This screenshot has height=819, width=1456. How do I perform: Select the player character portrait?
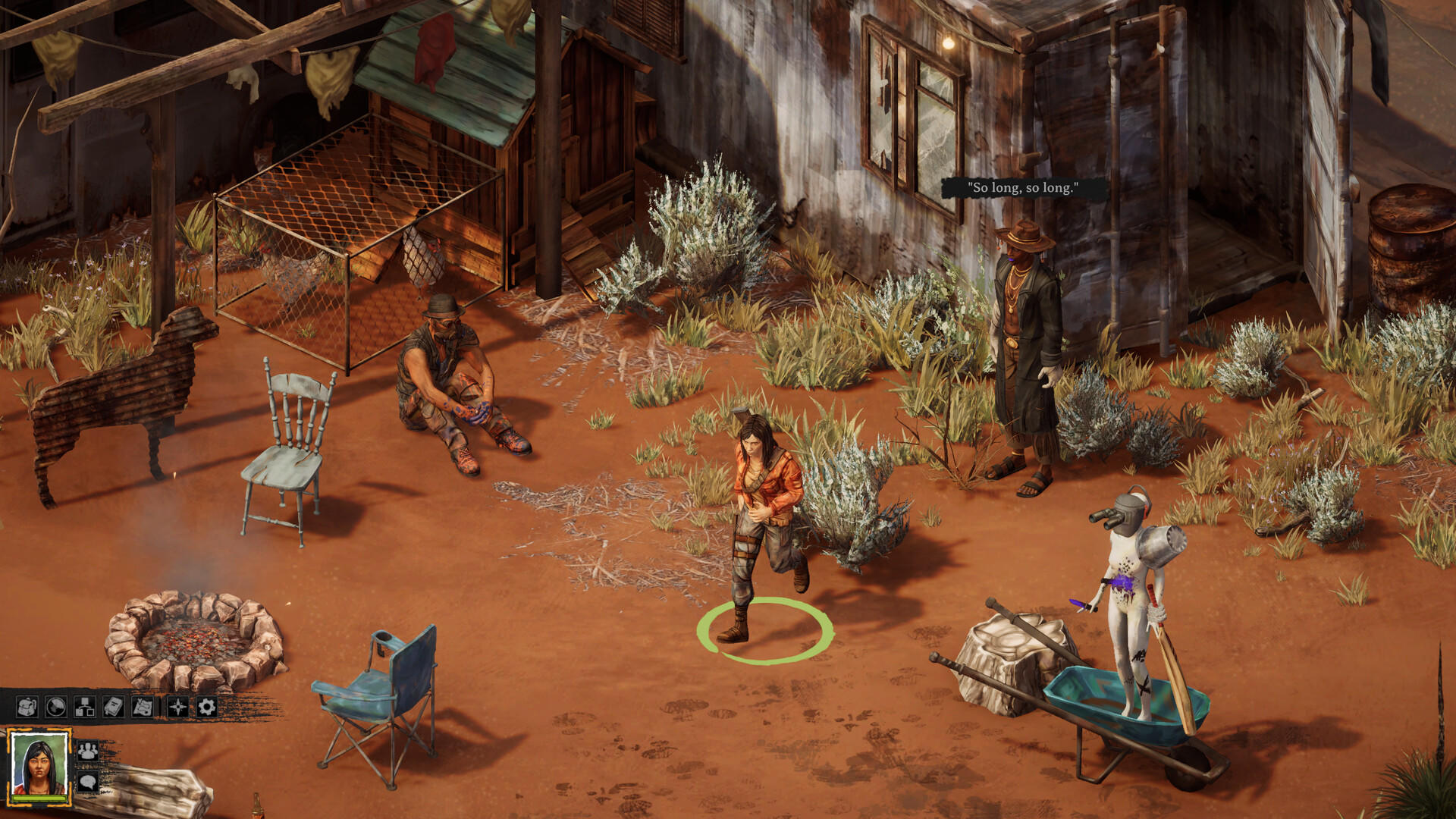39,764
